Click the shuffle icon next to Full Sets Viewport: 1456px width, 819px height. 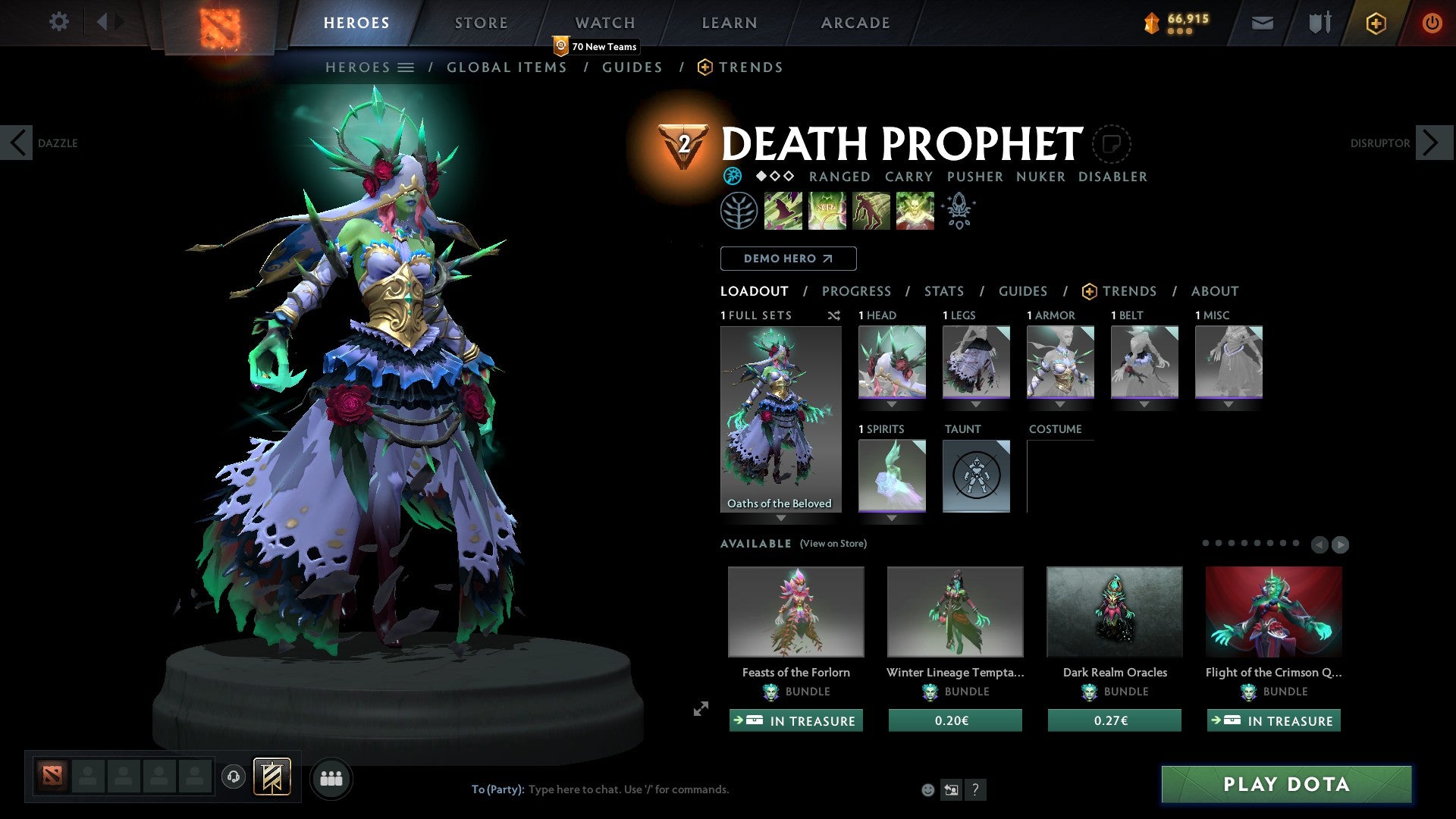833,315
